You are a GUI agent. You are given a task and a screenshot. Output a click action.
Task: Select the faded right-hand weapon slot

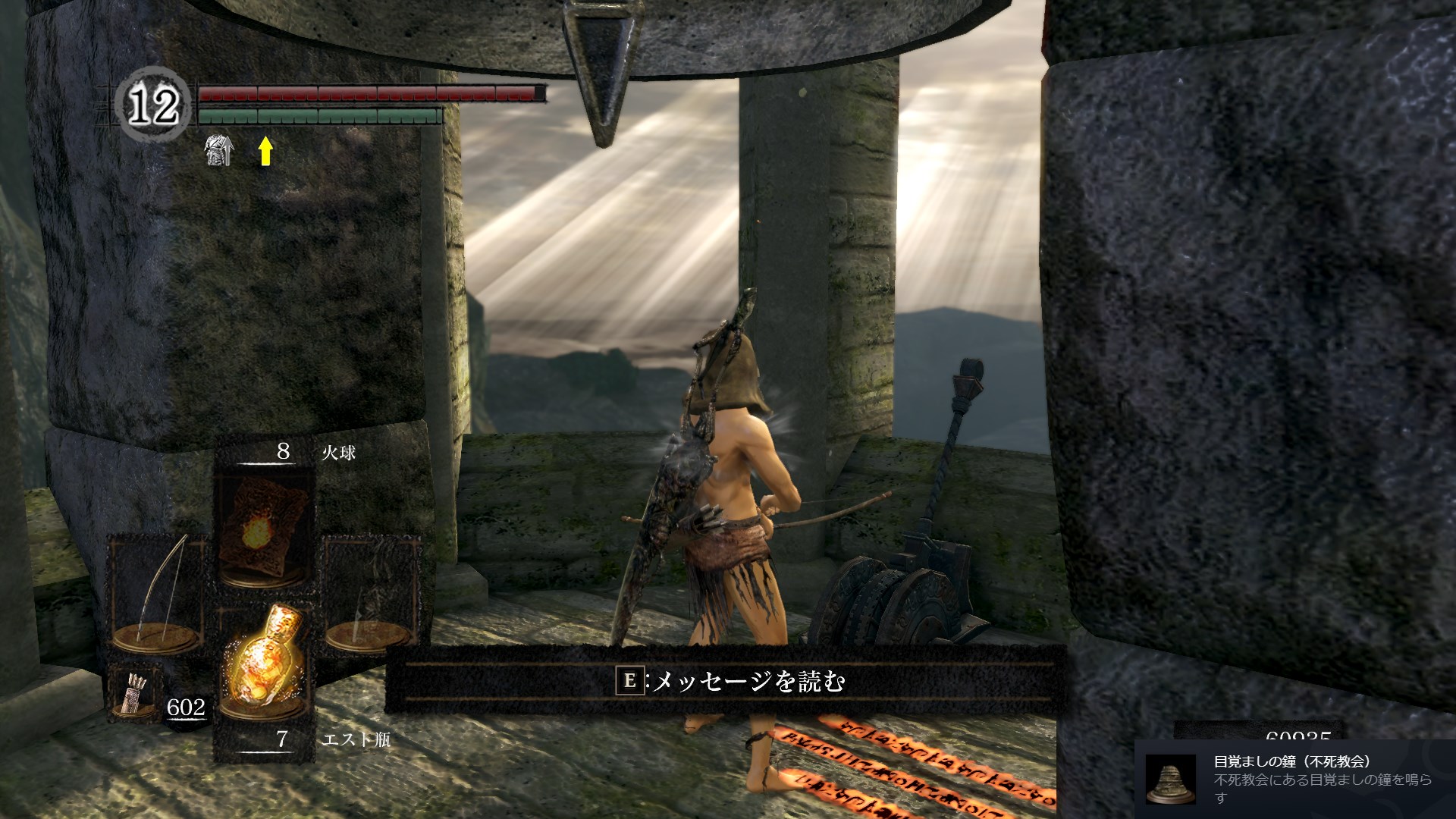(x=372, y=594)
